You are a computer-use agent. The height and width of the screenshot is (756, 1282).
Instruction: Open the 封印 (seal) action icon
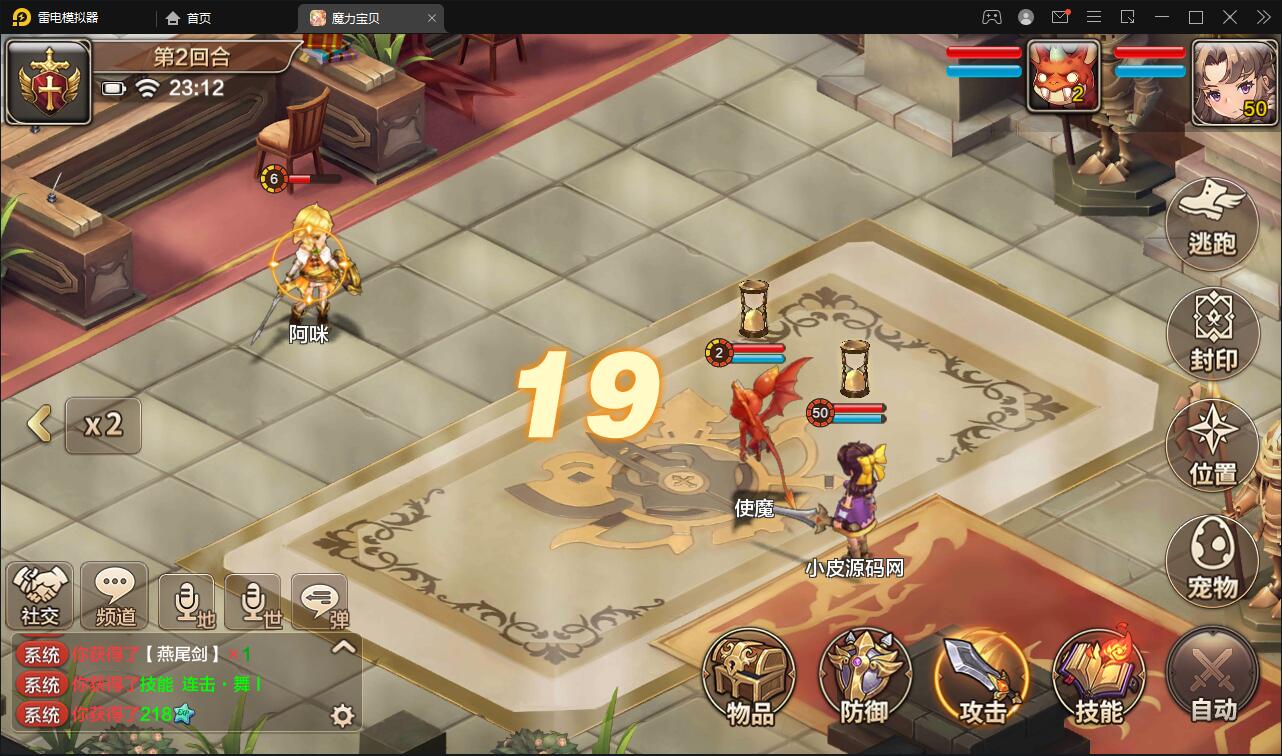[x=1212, y=333]
